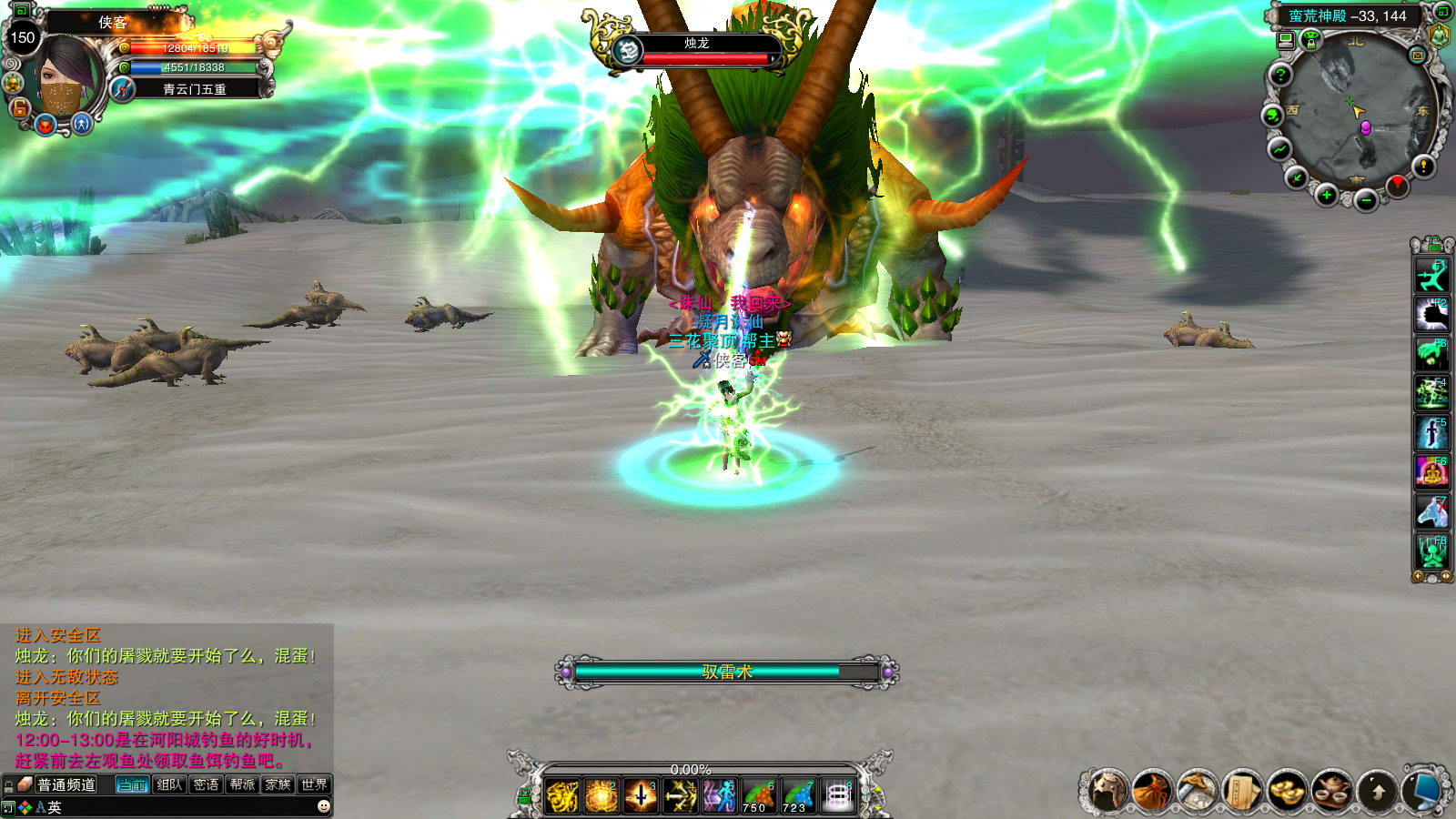The height and width of the screenshot is (819, 1456).
Task: Select the 帮派 guild chat tab
Action: point(242,784)
